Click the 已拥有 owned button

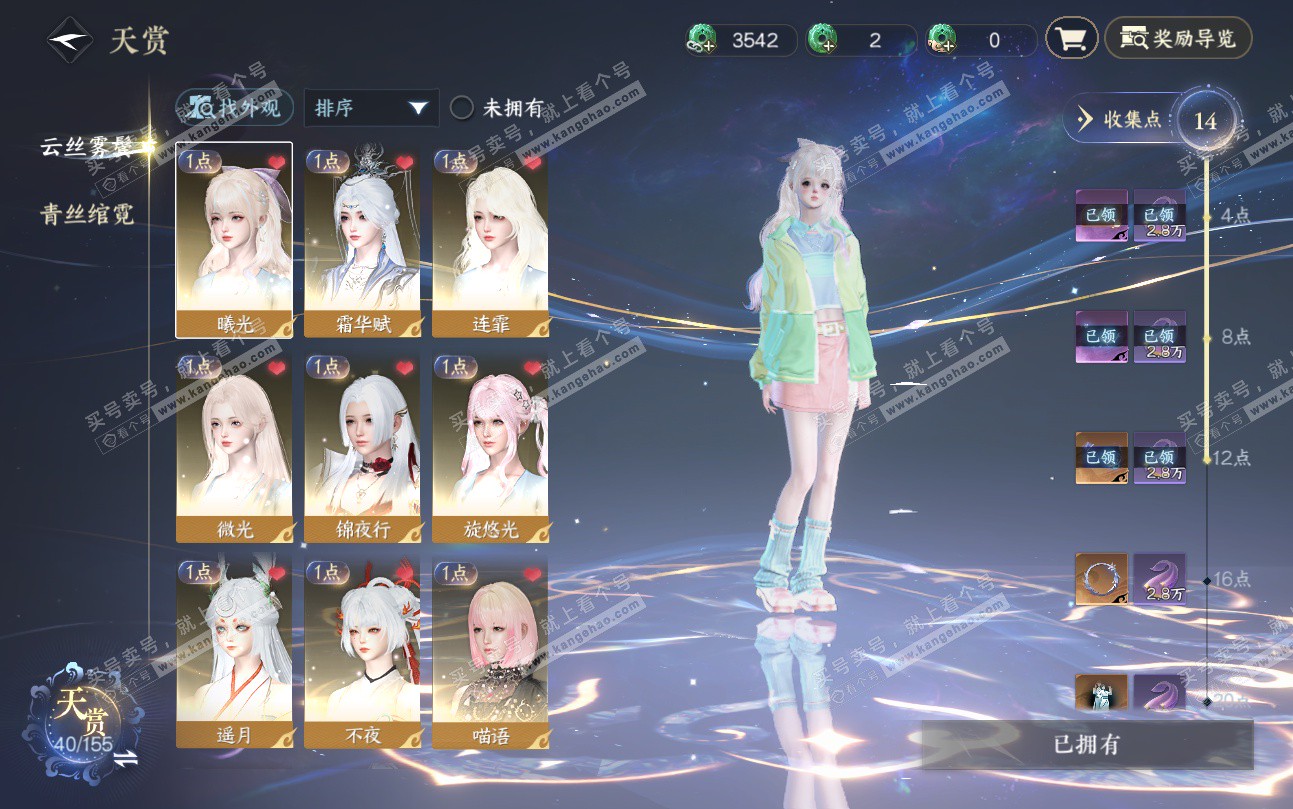click(x=1086, y=745)
